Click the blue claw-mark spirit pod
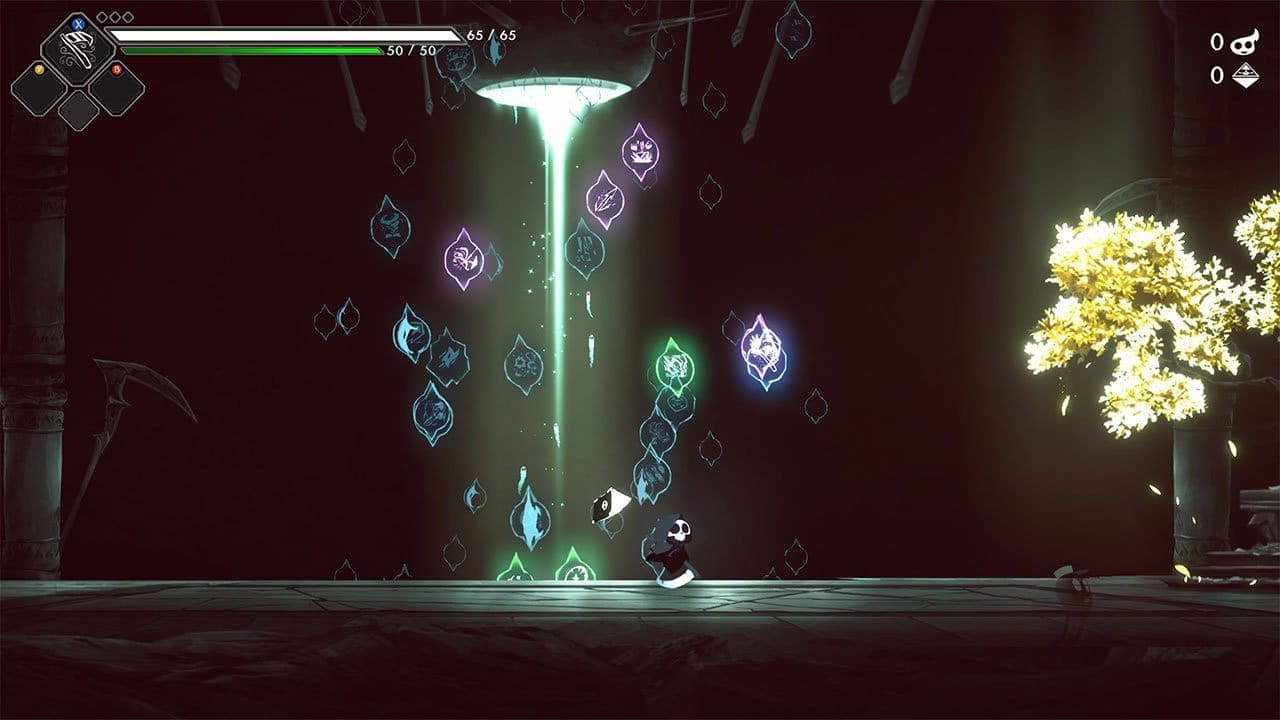This screenshot has height=720, width=1280. pos(450,358)
